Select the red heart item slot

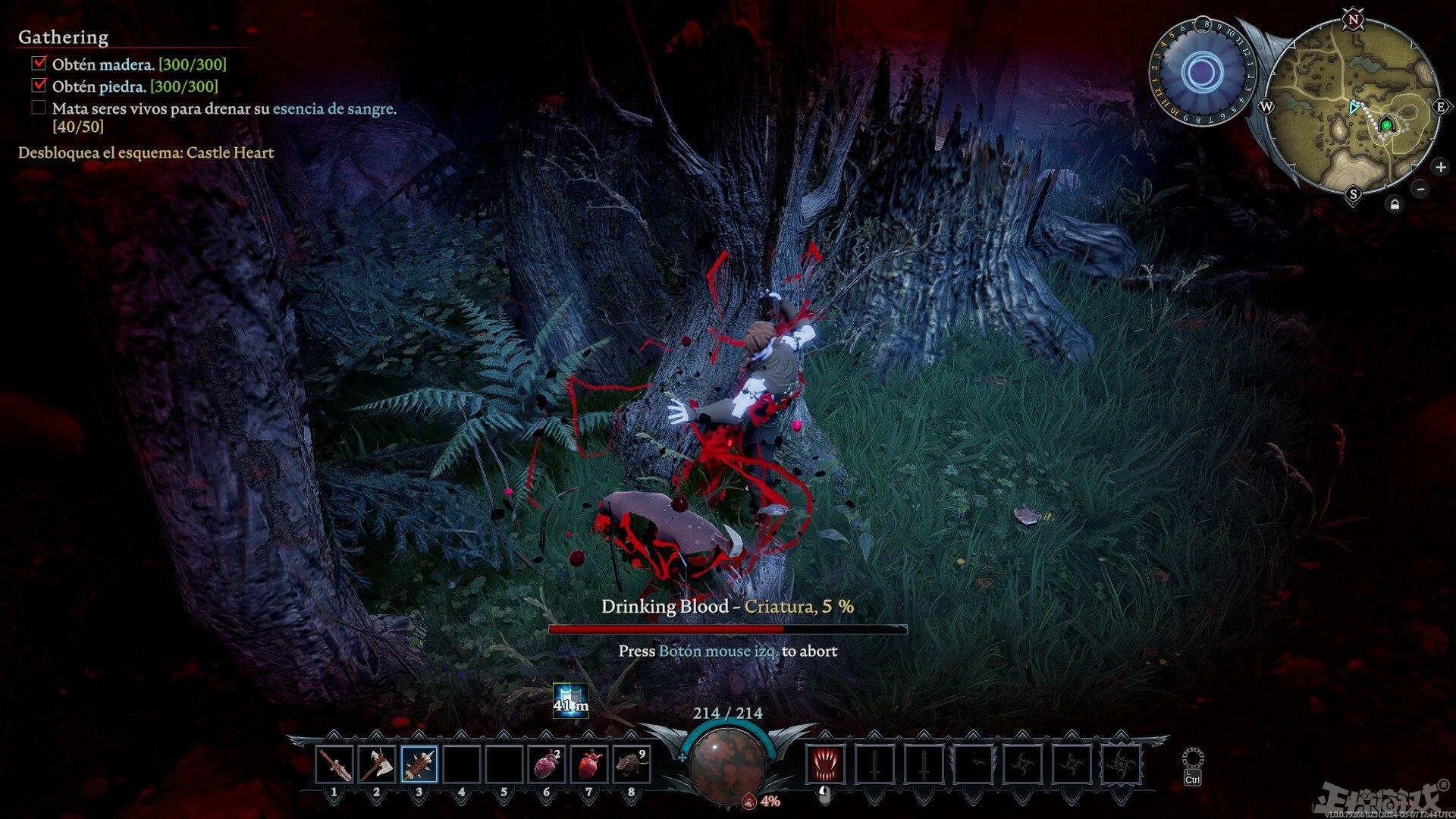pos(589,764)
